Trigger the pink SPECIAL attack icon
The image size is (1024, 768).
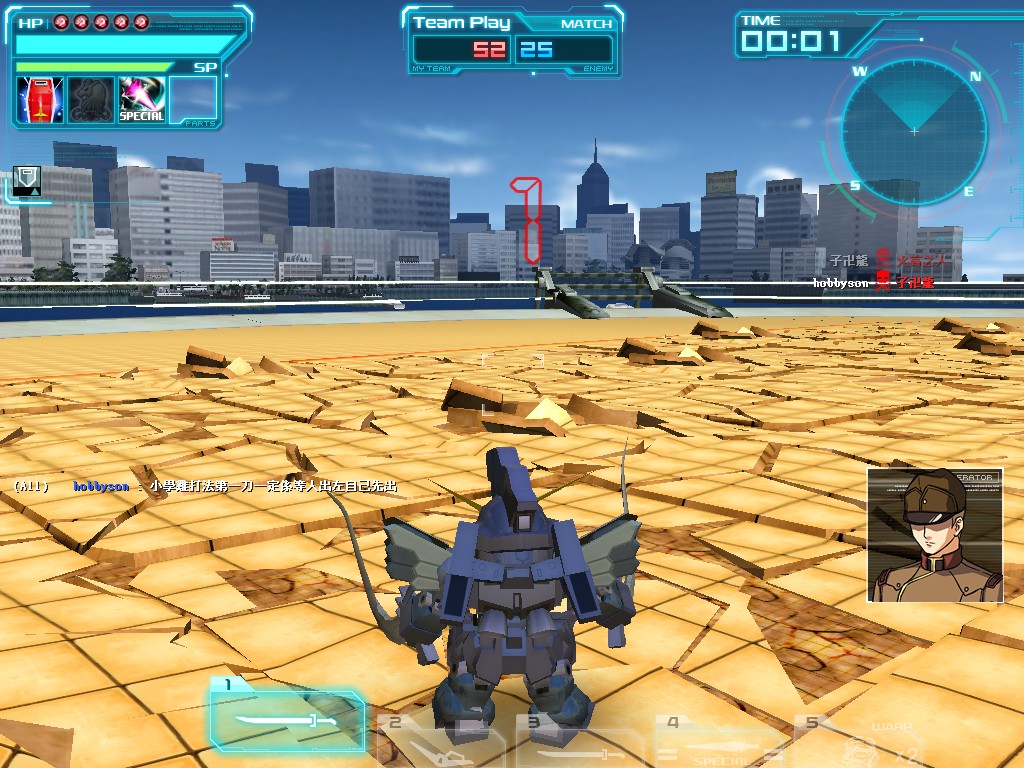pos(142,100)
